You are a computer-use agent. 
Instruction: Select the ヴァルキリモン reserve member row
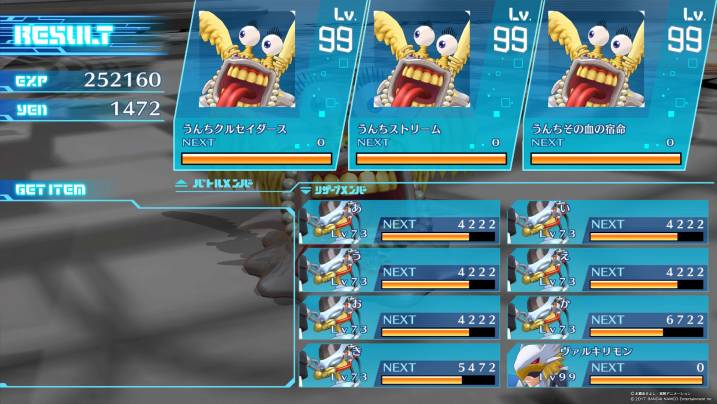tap(609, 367)
